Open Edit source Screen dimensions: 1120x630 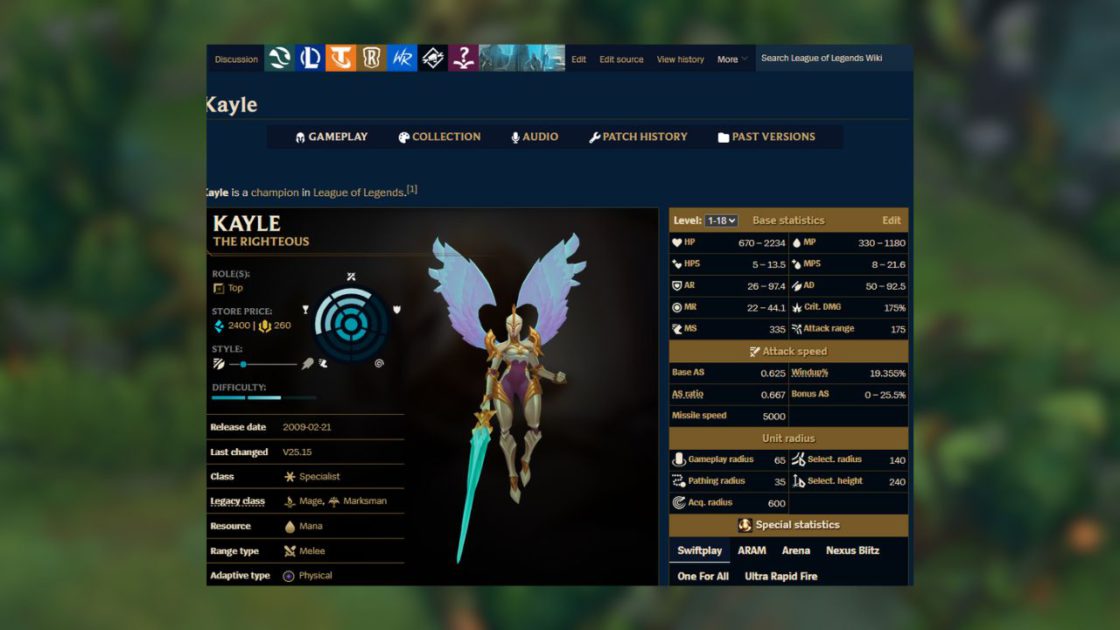point(621,59)
